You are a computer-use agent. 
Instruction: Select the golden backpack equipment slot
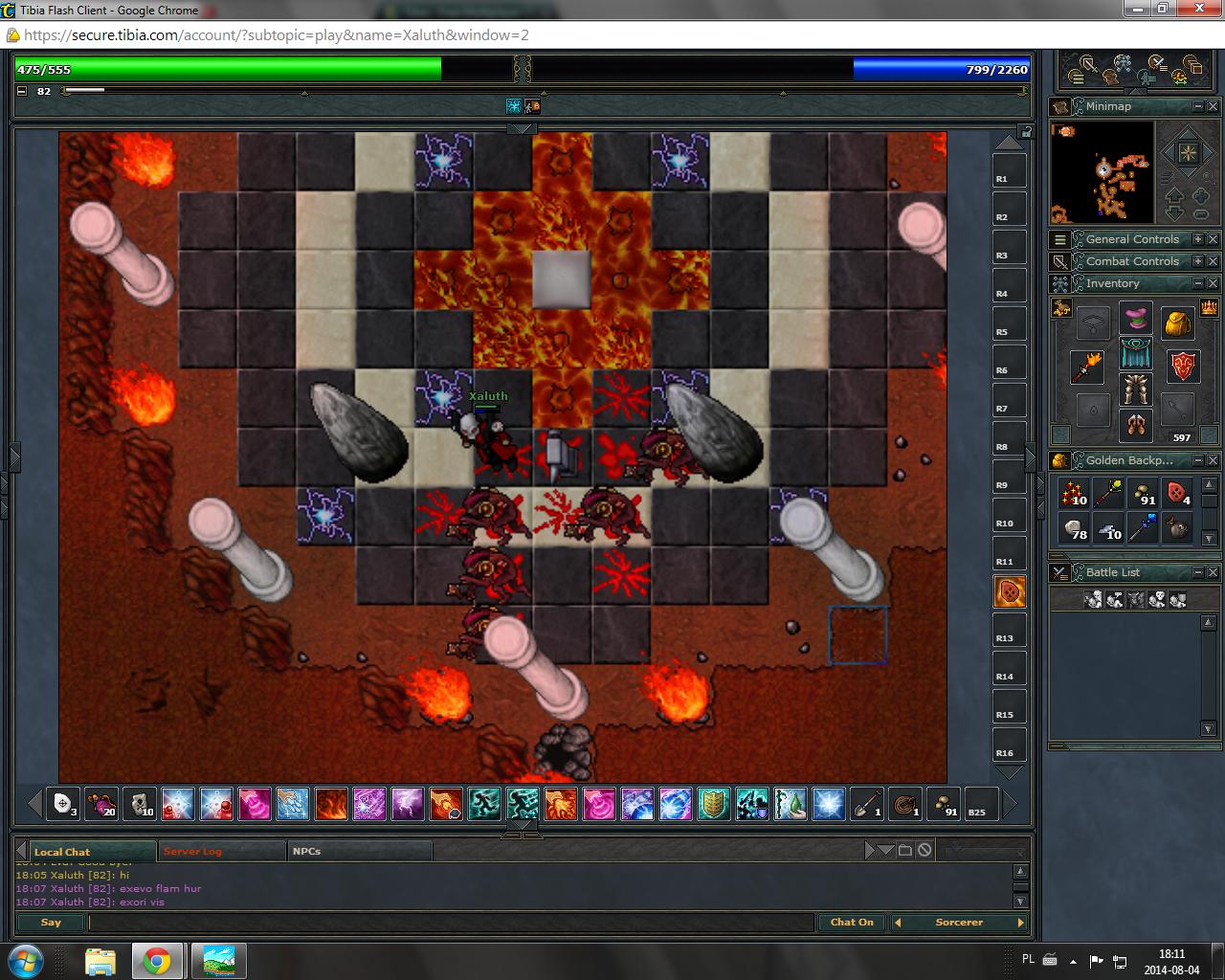pyautogui.click(x=1177, y=323)
